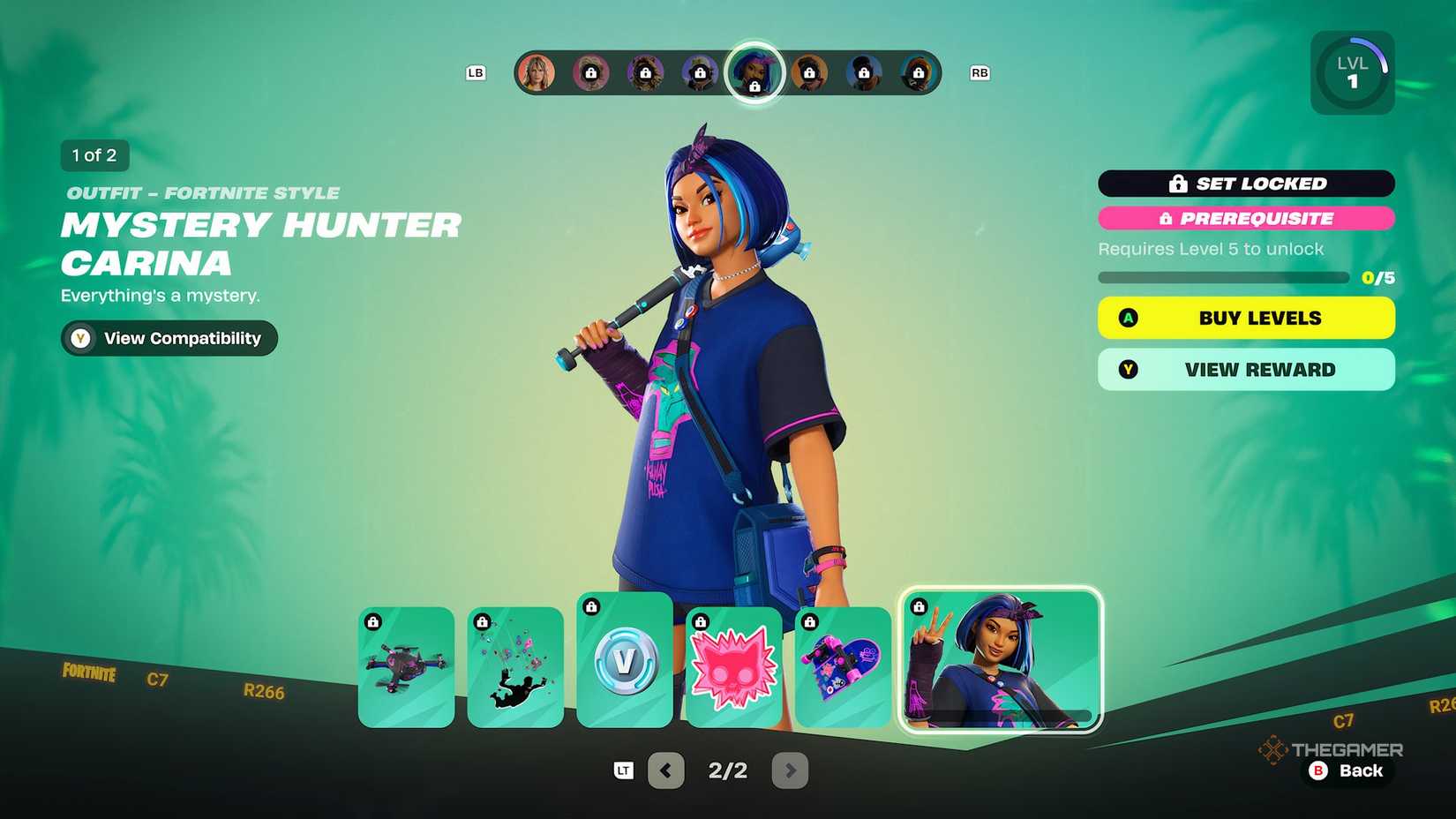Screen dimensions: 1456x819
Task: Click the right page navigation arrow
Action: [x=790, y=770]
